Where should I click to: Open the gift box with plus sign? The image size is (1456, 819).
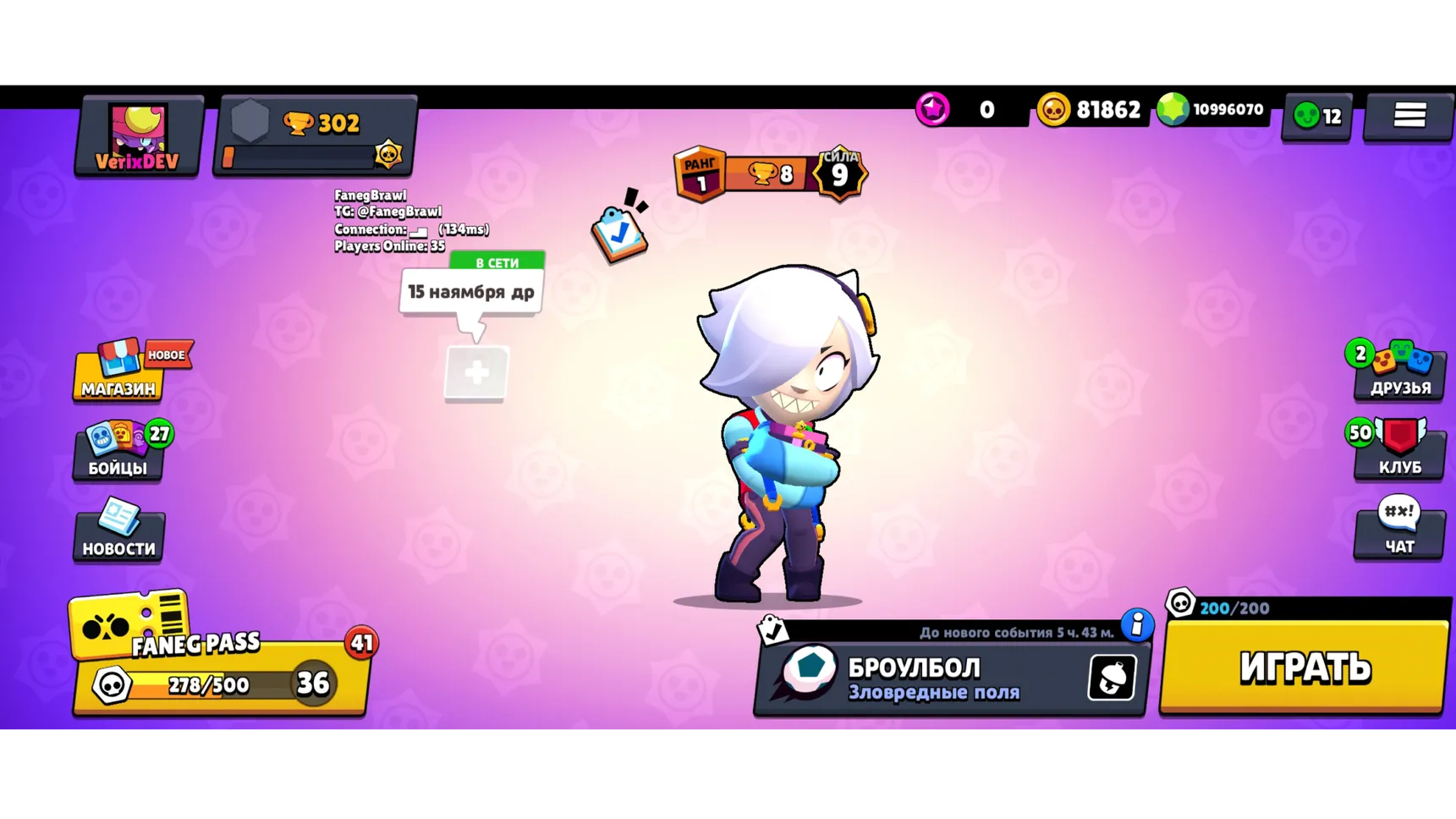(475, 374)
